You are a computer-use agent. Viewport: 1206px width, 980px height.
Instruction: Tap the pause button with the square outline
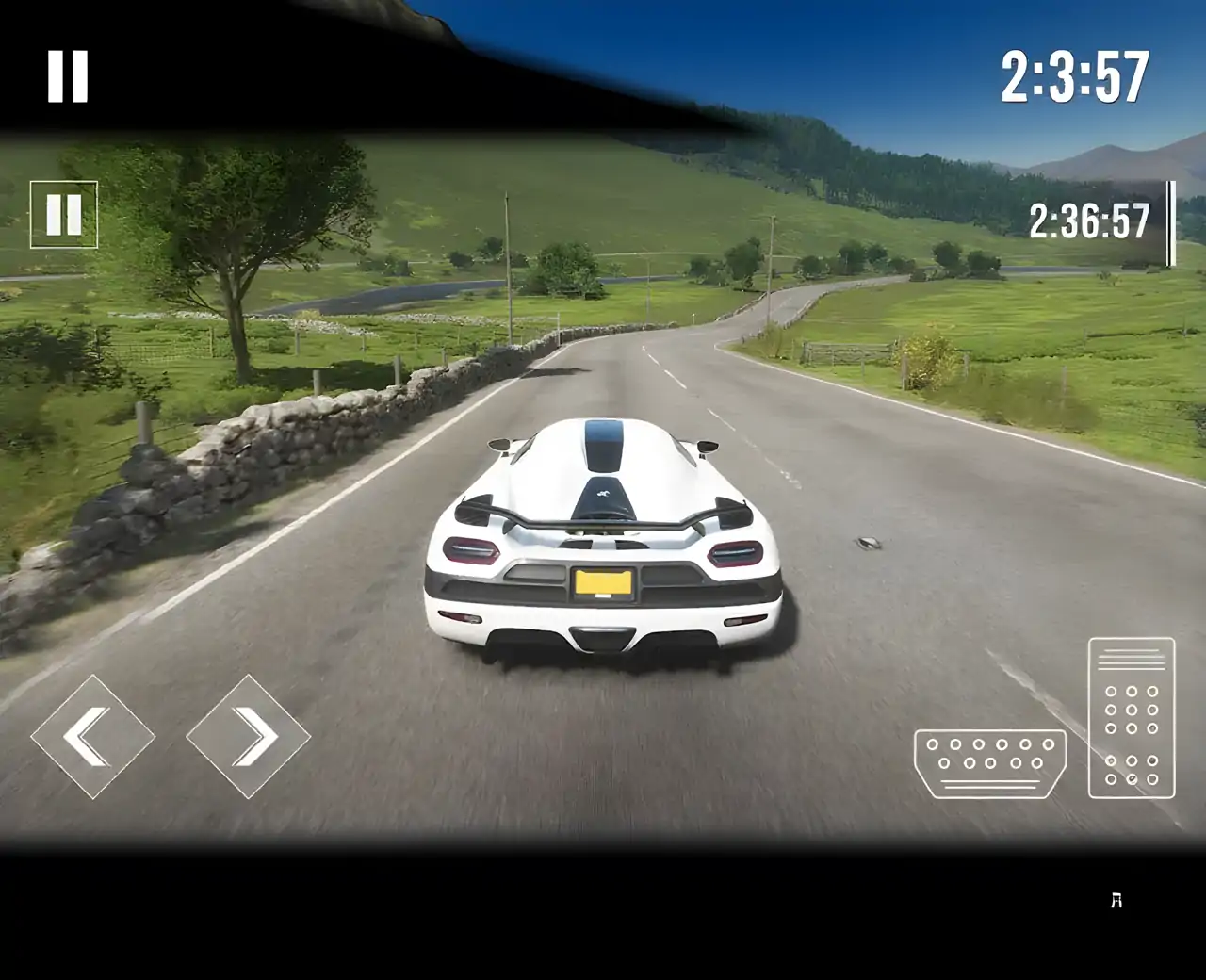pos(64,215)
